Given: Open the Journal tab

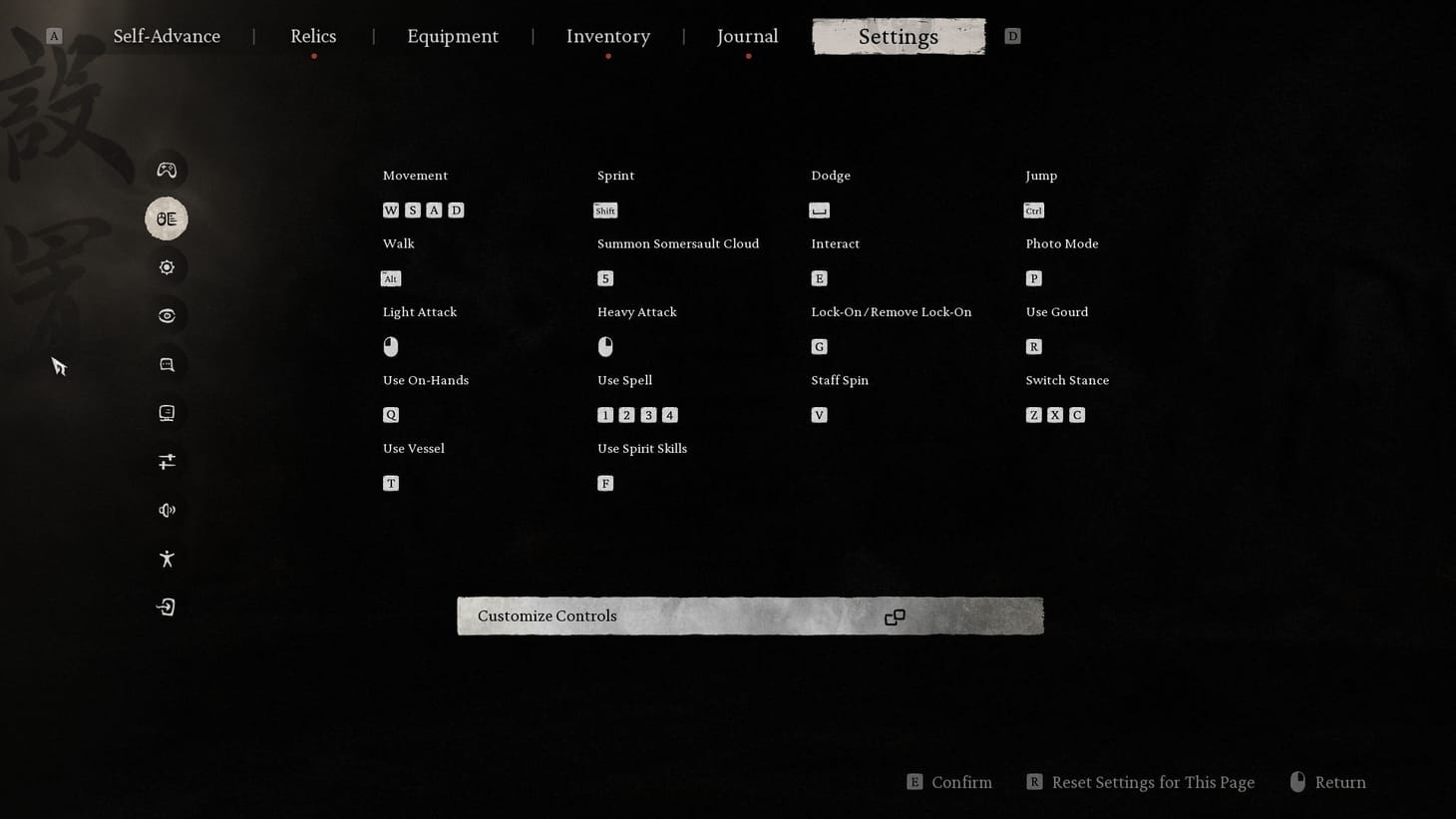Looking at the screenshot, I should pos(747,36).
